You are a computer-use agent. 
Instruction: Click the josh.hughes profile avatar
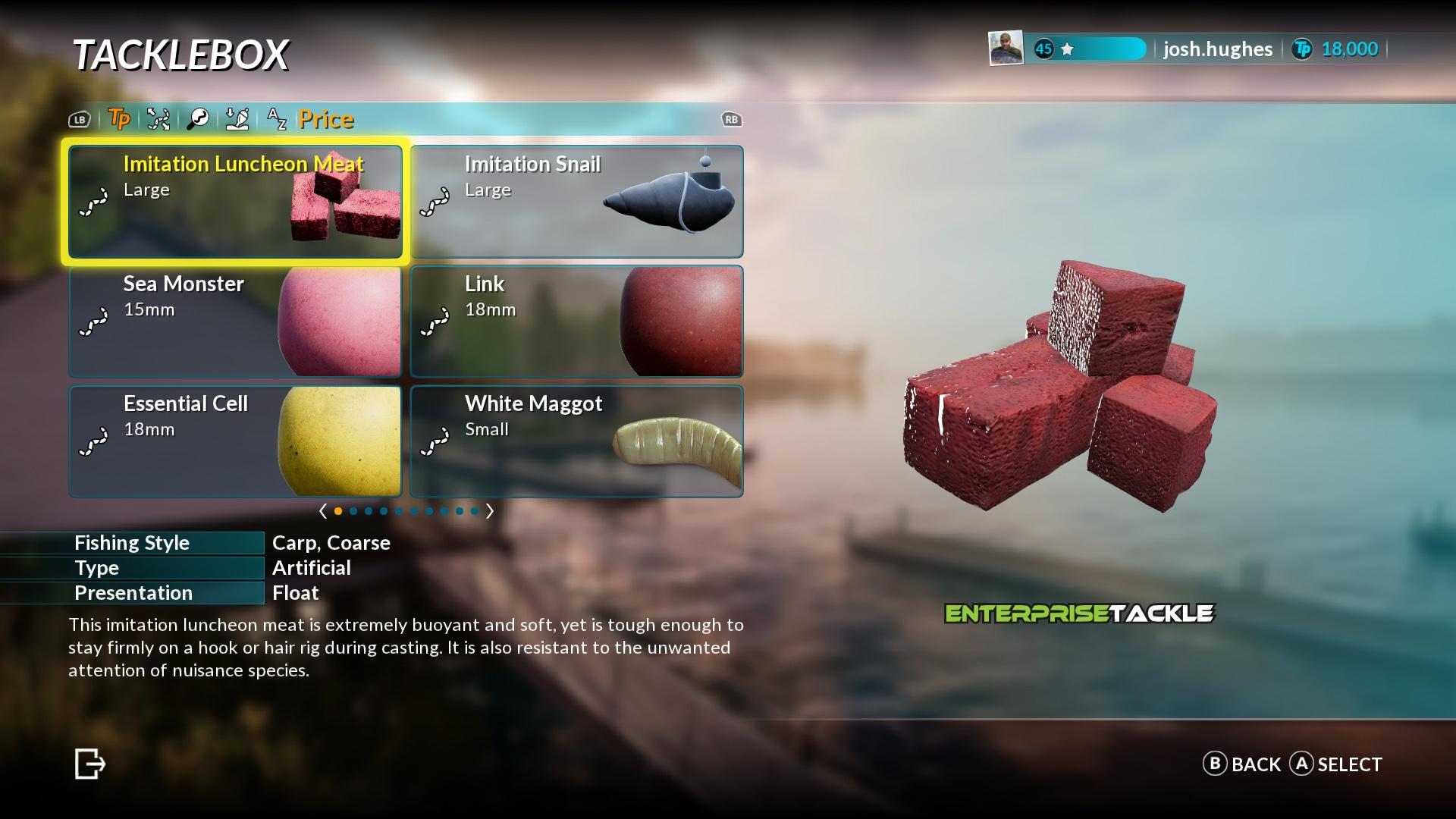pyautogui.click(x=1006, y=49)
